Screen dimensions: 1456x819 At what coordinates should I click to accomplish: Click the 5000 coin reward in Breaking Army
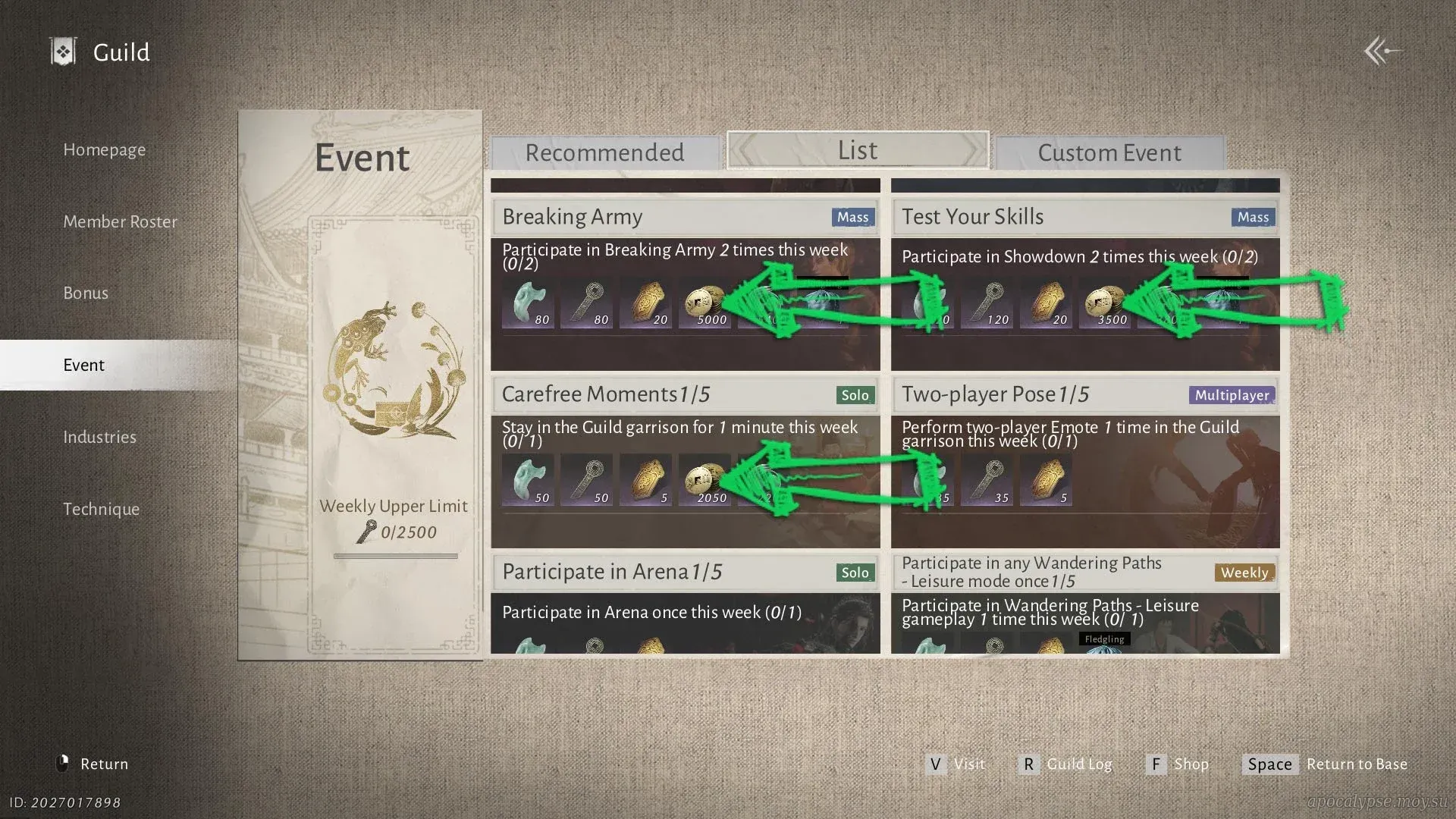tap(704, 305)
